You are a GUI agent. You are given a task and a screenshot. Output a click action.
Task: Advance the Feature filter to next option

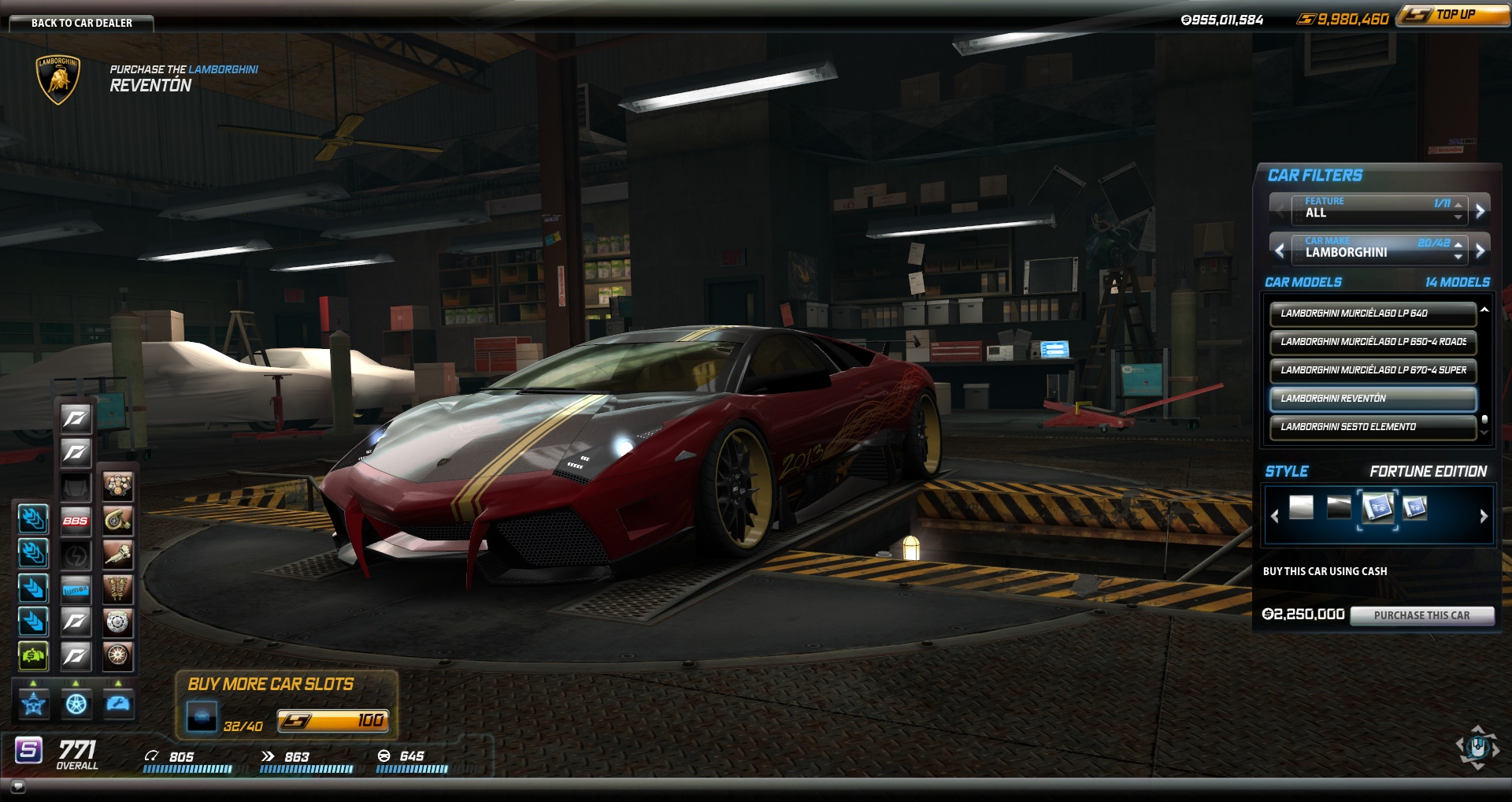tap(1480, 210)
